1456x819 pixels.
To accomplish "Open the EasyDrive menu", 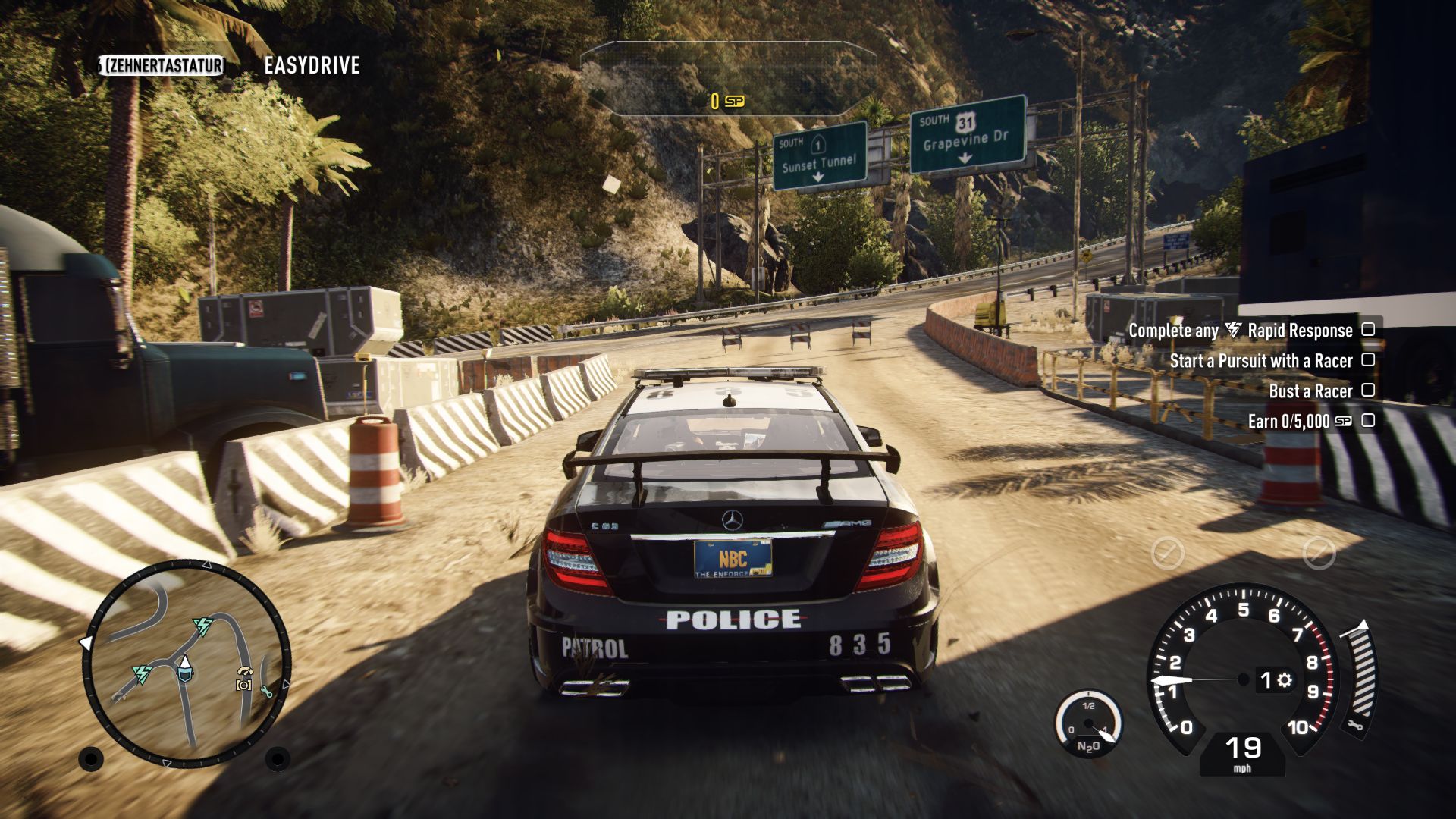I will (312, 66).
